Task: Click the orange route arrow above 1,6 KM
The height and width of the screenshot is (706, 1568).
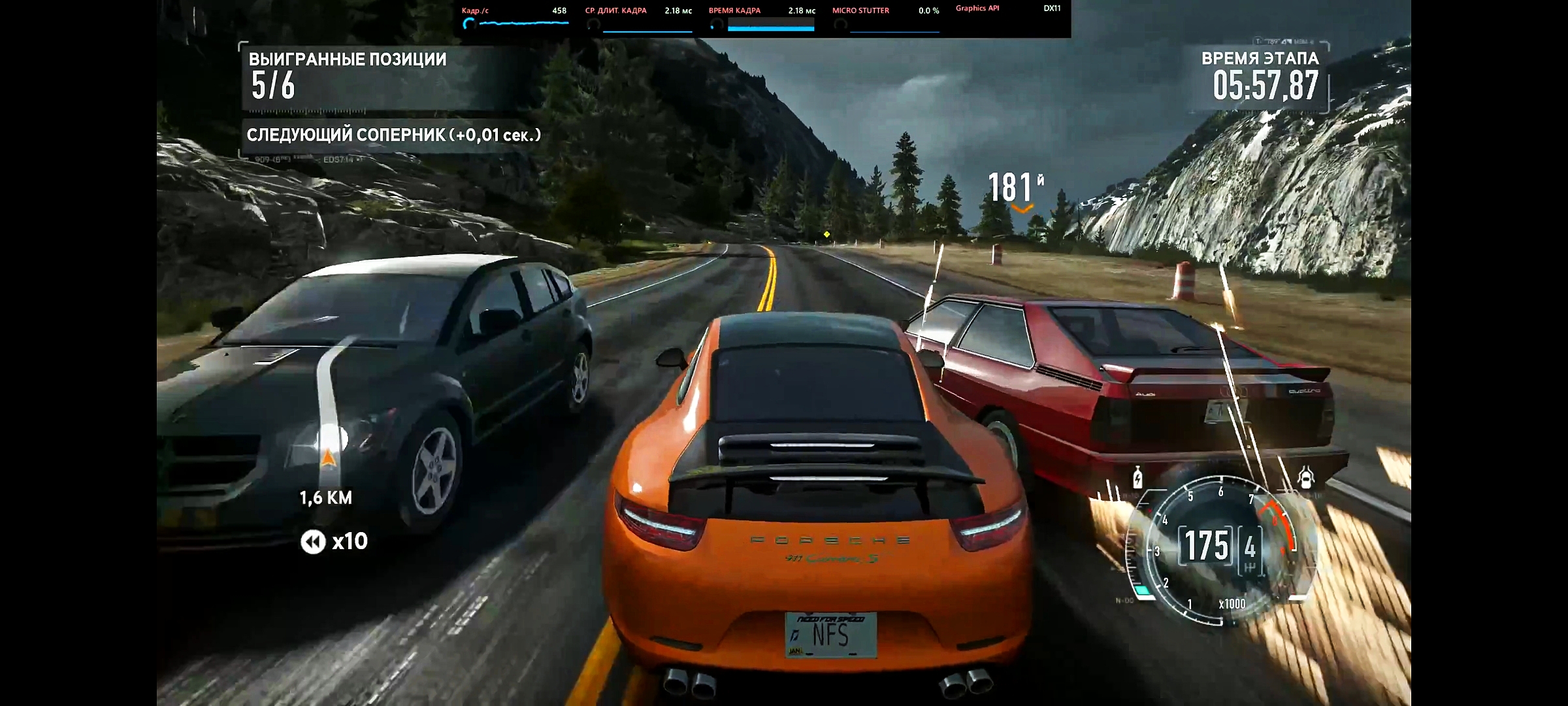Action: [x=328, y=456]
